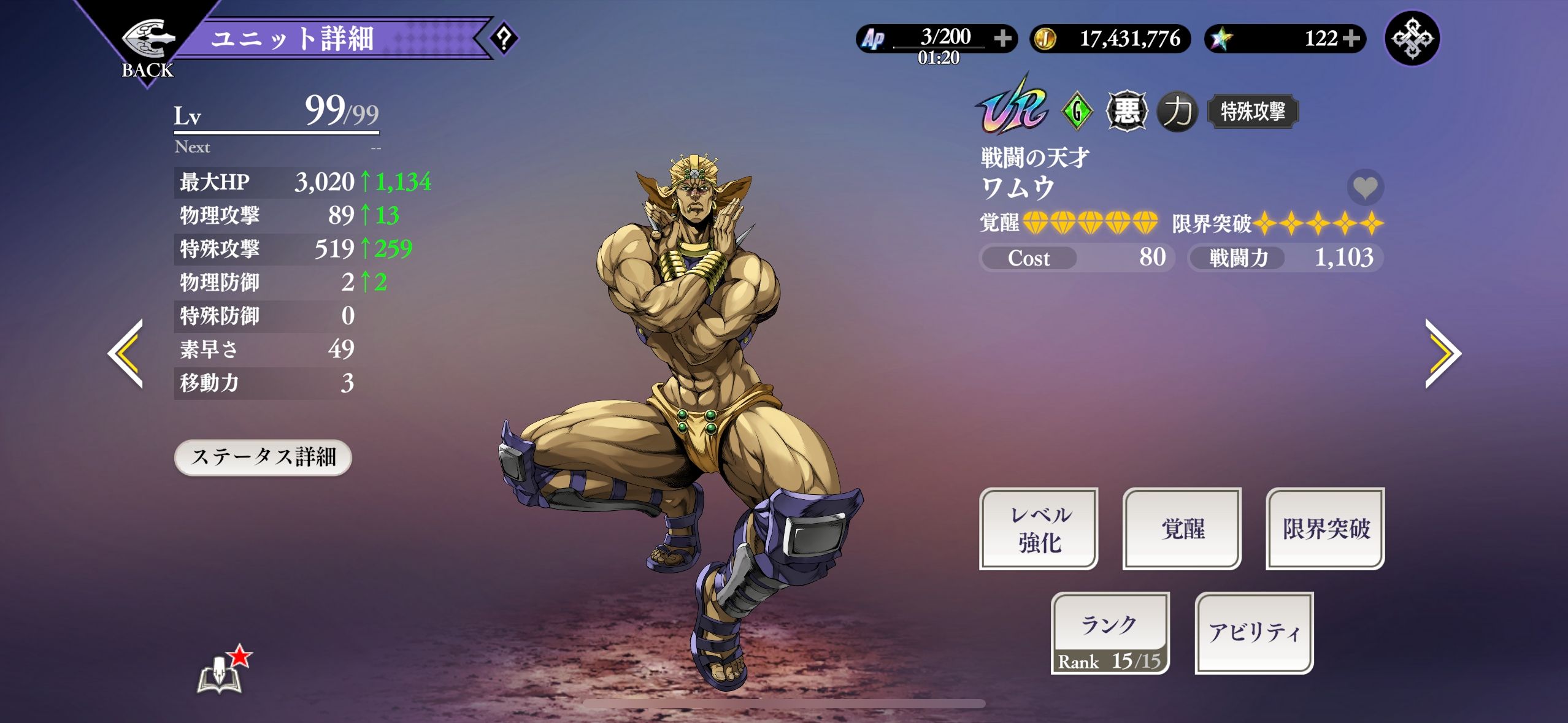
Task: Toggle the heart favorite icon
Action: coord(1365,187)
